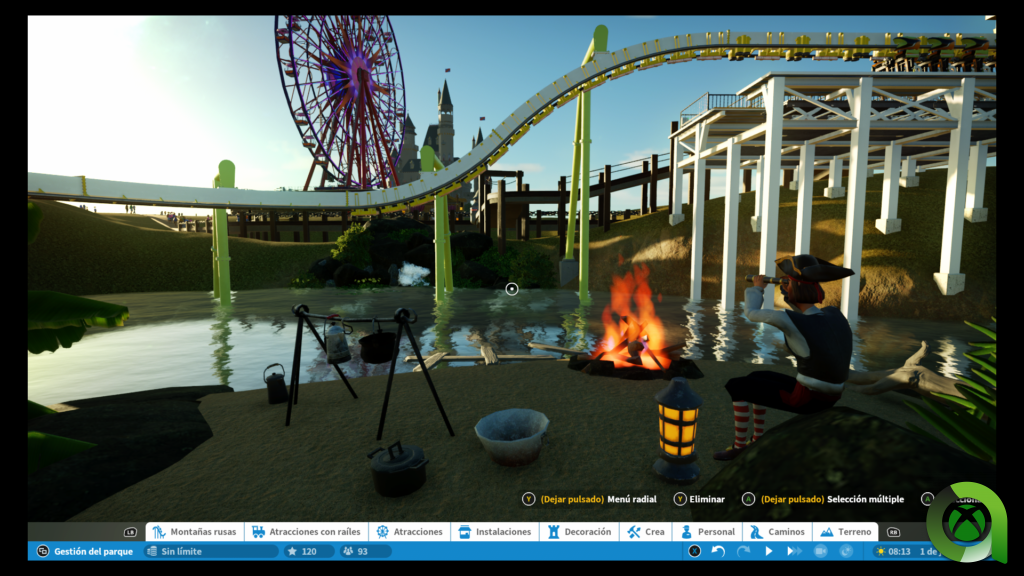Activate fast-forward time speed
1024x576 pixels.
pos(794,551)
